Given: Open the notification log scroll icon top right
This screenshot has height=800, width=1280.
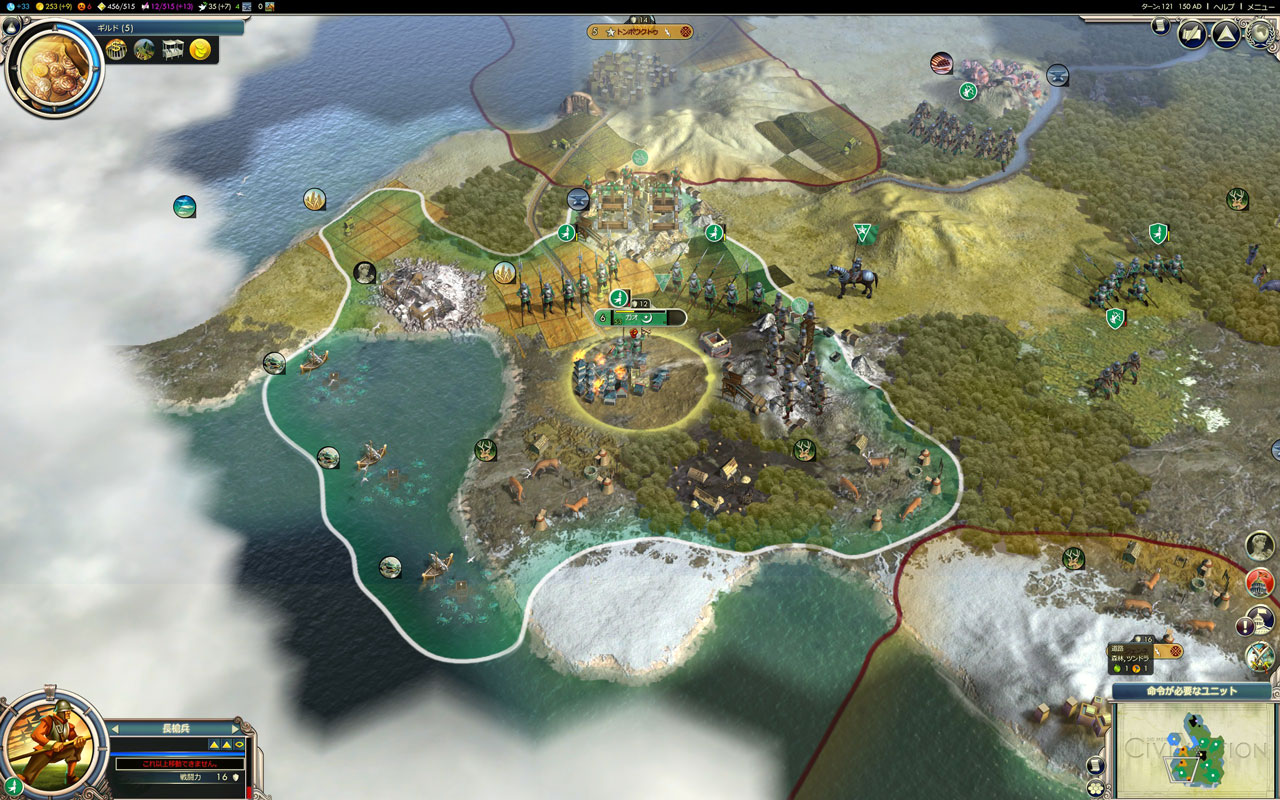Looking at the screenshot, I should pyautogui.click(x=1160, y=26).
